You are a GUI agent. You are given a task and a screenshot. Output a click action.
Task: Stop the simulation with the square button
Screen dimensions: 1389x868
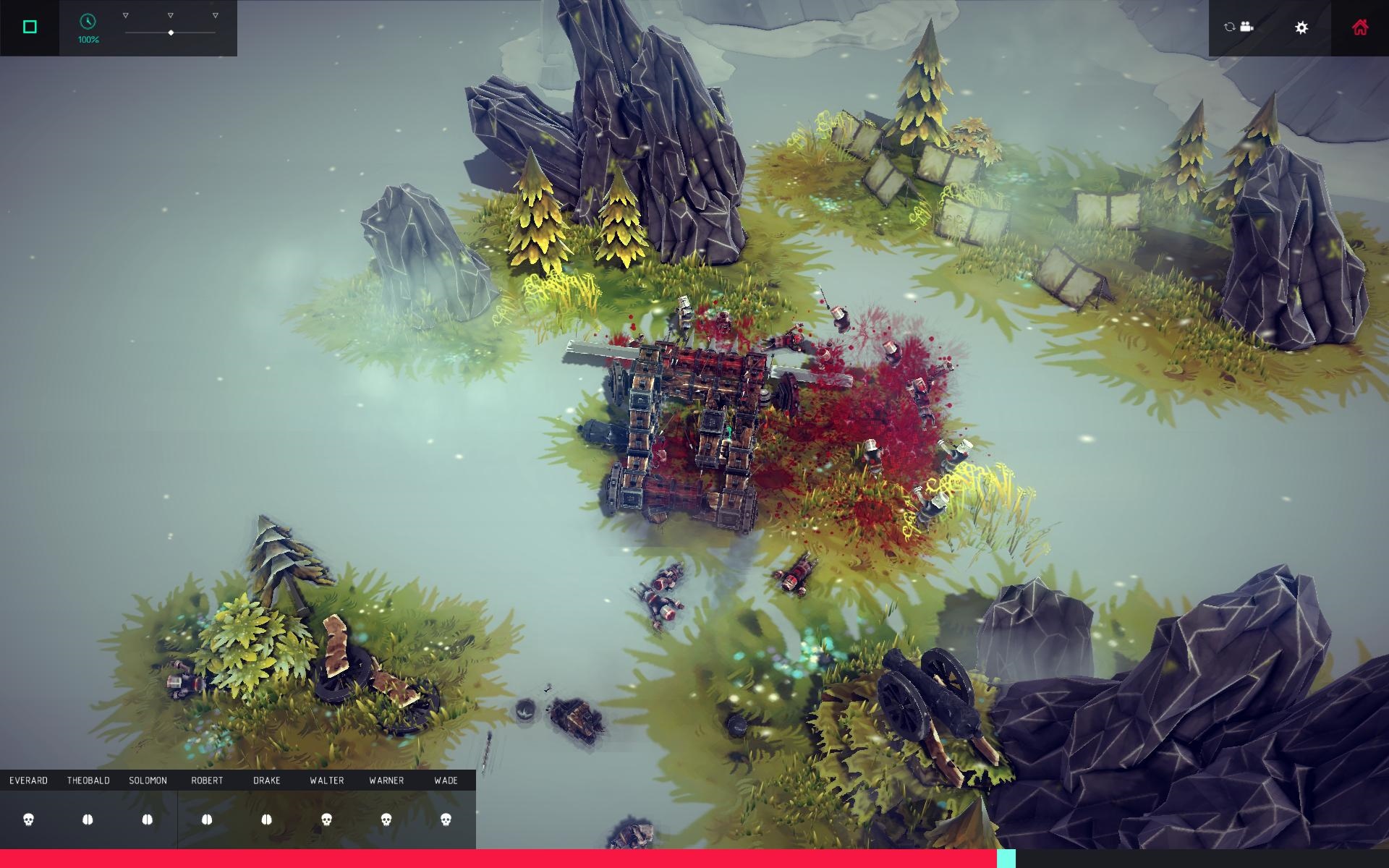(30, 27)
